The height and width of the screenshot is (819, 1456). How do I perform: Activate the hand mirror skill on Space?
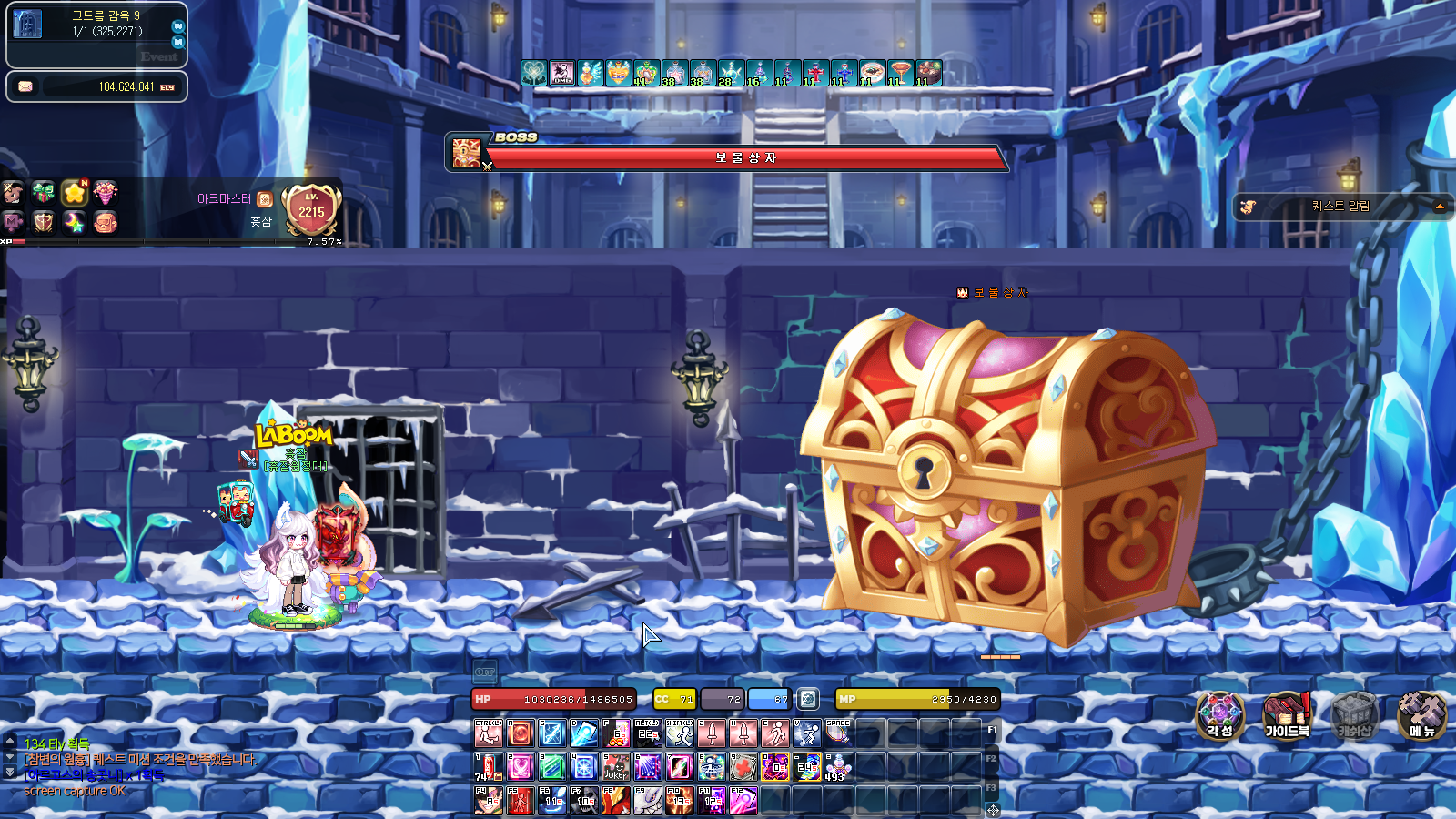(x=837, y=733)
